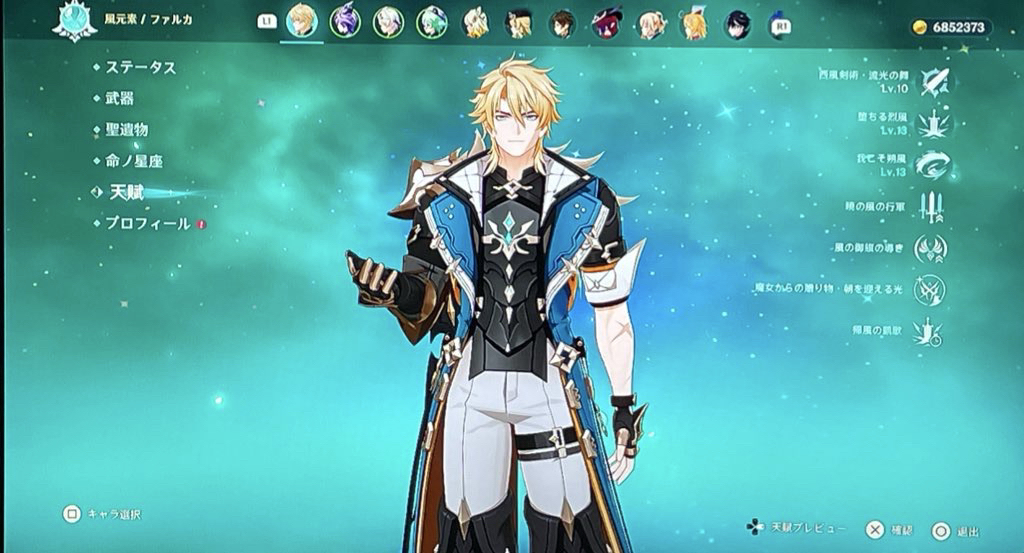
Task: Open the 西風剣術・流光の舞 sword talent
Action: (934, 81)
